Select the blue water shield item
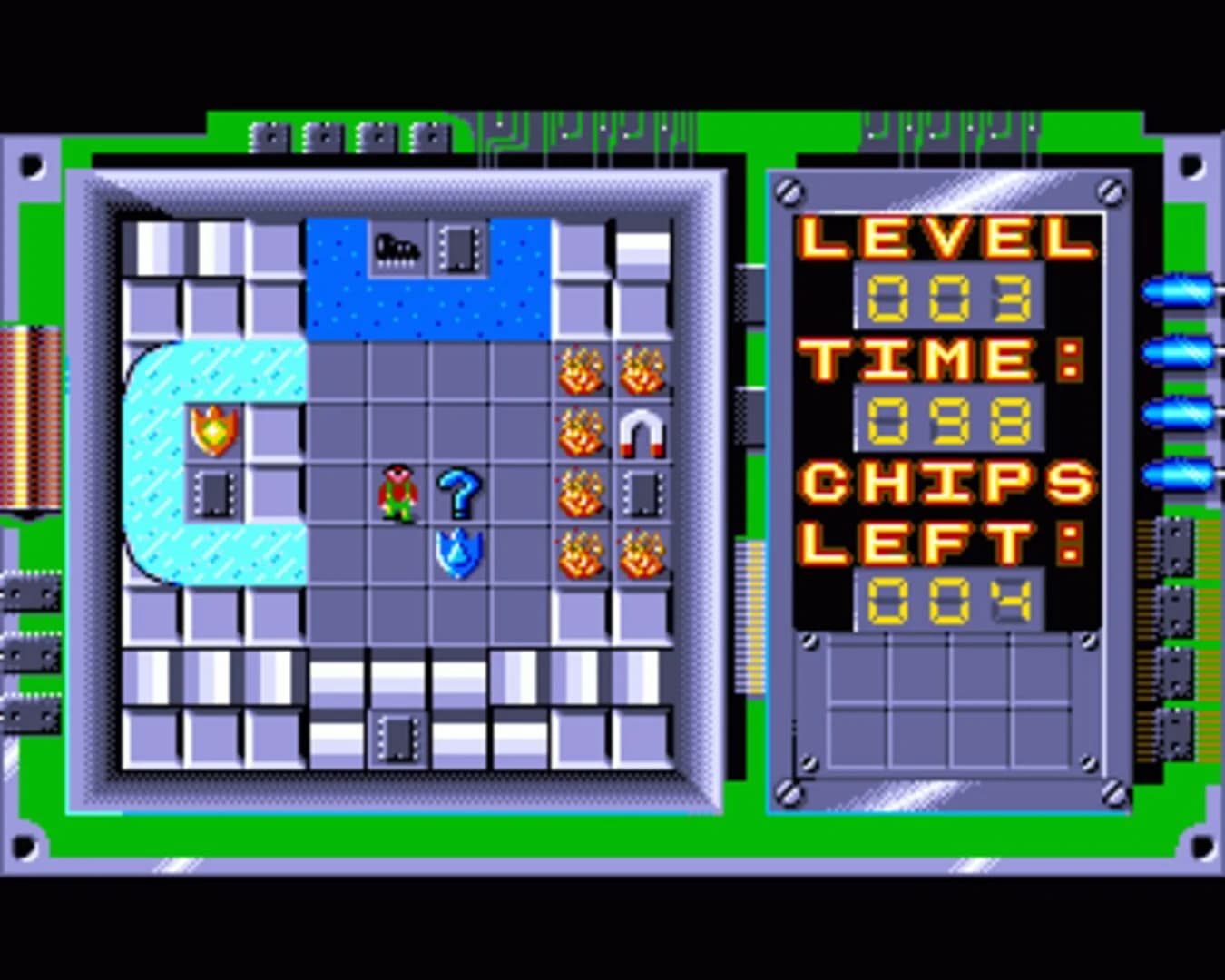1225x980 pixels. pyautogui.click(x=459, y=554)
